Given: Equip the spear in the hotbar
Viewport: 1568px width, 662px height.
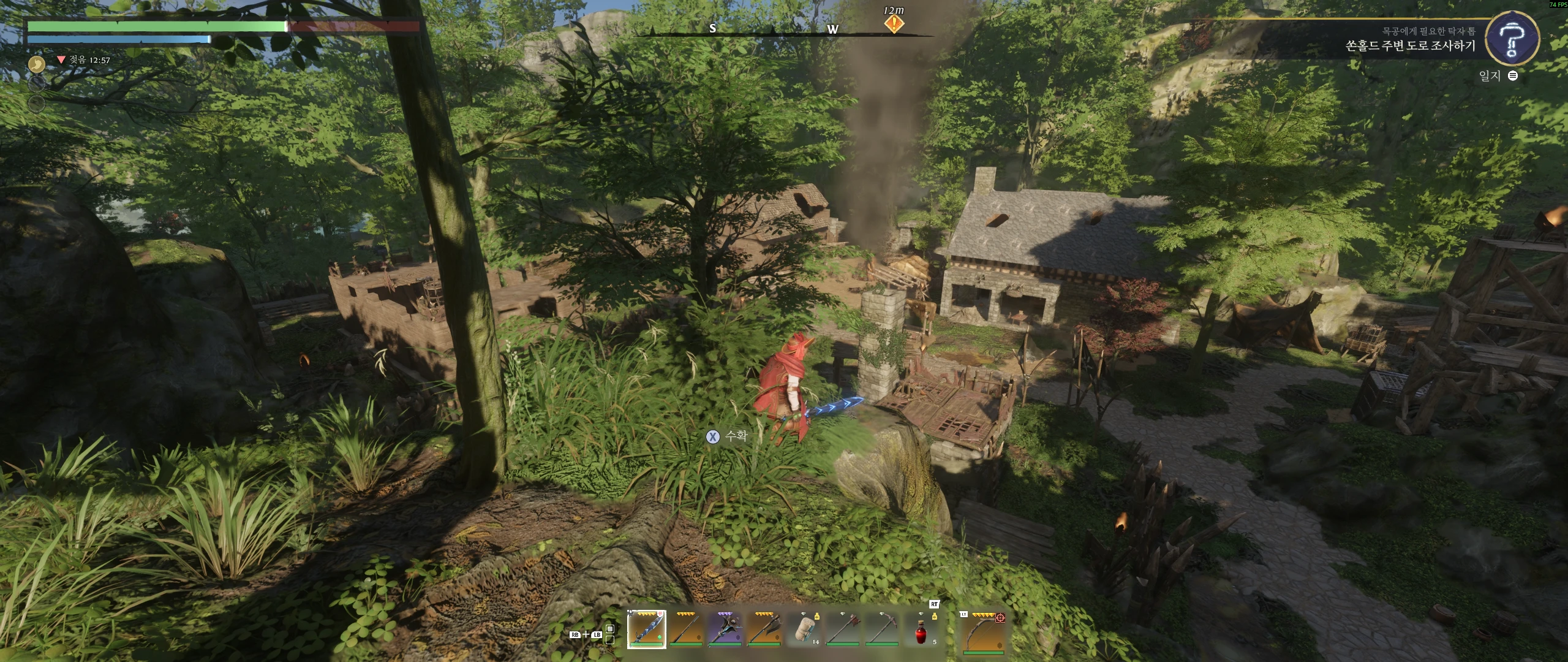Looking at the screenshot, I should 685,629.
